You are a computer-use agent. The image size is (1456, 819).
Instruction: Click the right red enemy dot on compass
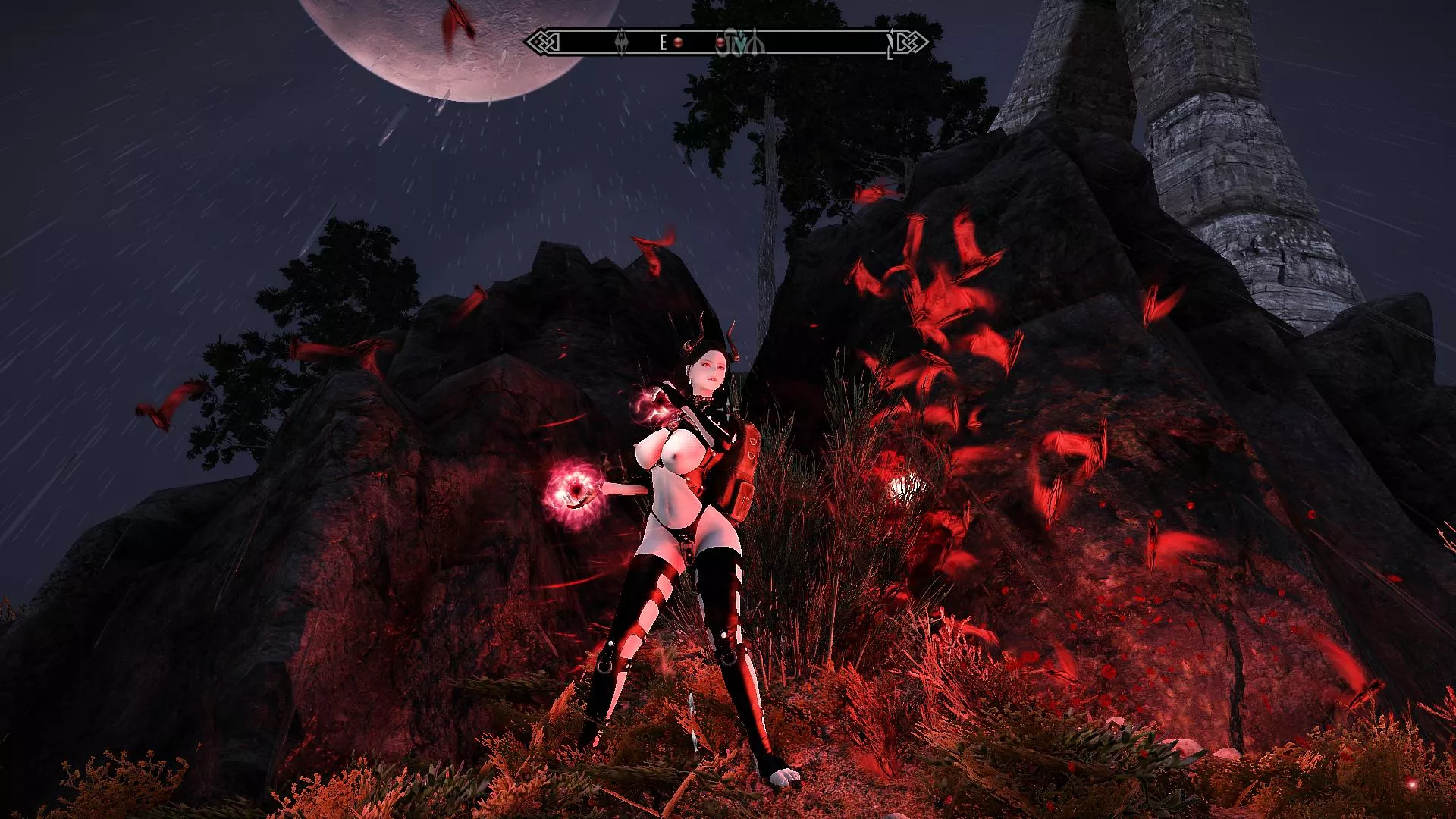[720, 43]
